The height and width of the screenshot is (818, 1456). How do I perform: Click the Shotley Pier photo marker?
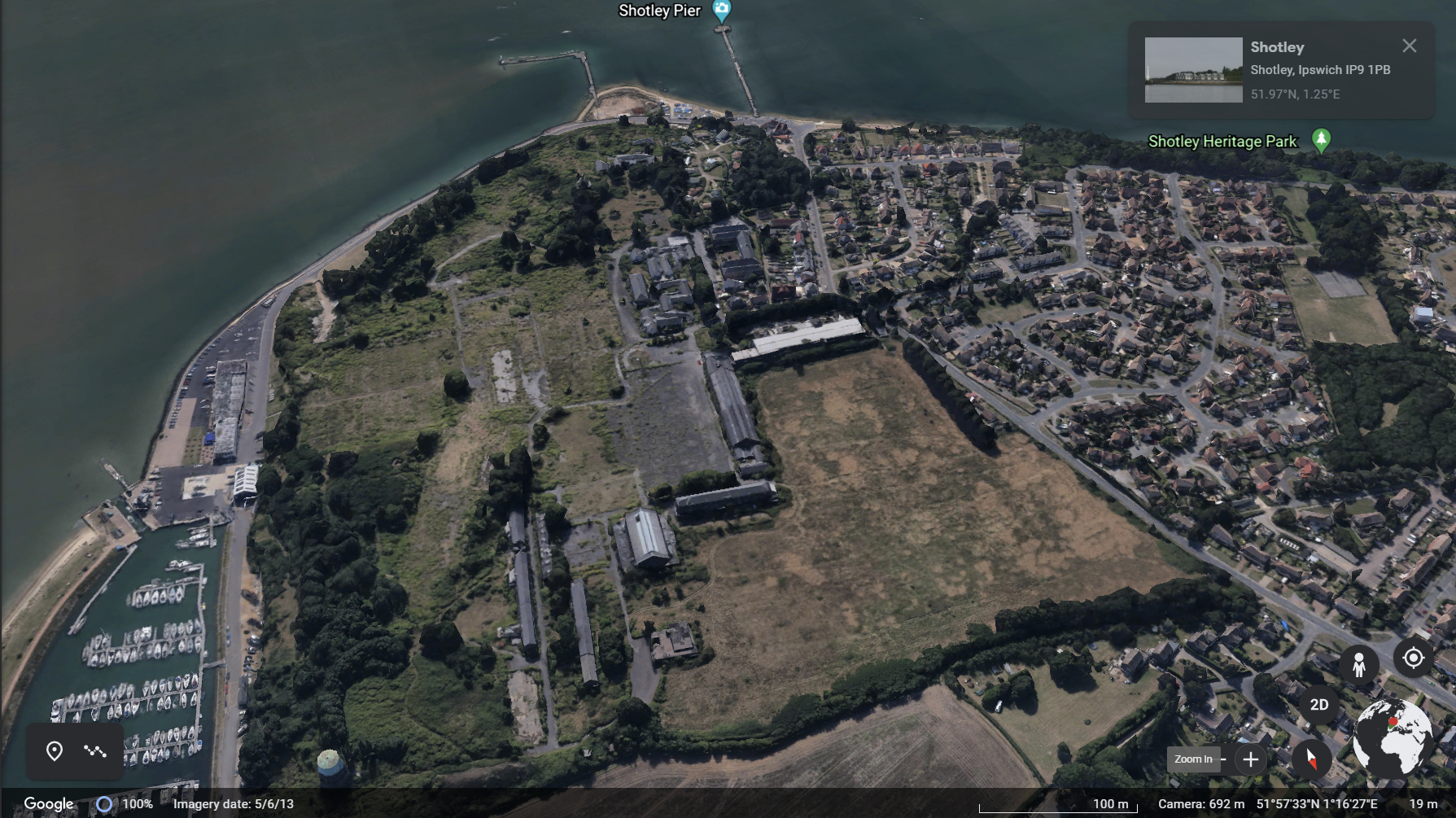coord(721,11)
